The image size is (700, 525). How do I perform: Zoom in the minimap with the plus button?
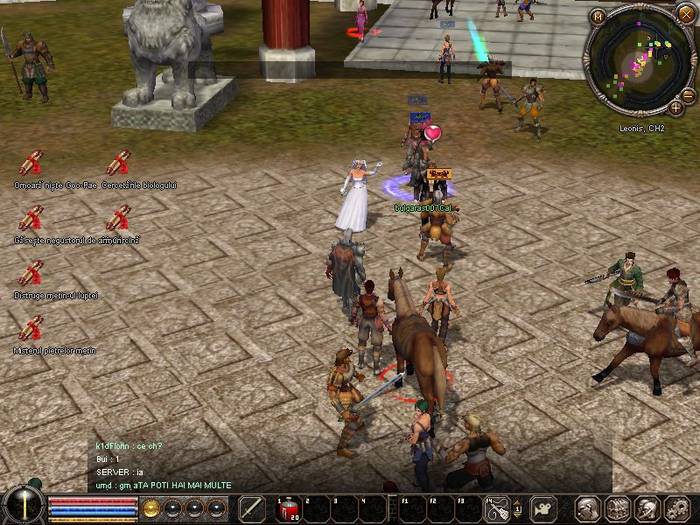tap(676, 106)
